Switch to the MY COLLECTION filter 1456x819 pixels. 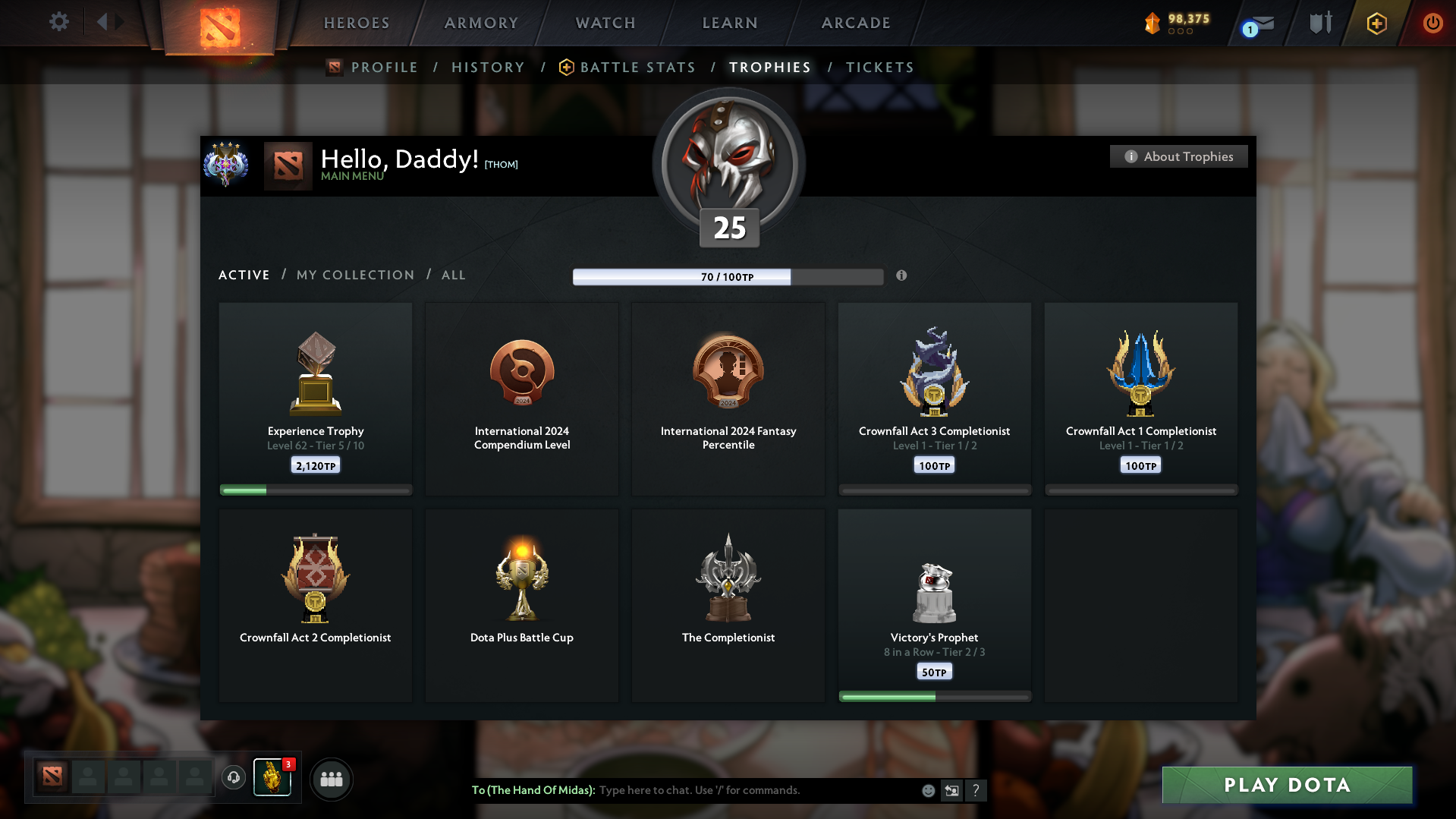point(354,275)
